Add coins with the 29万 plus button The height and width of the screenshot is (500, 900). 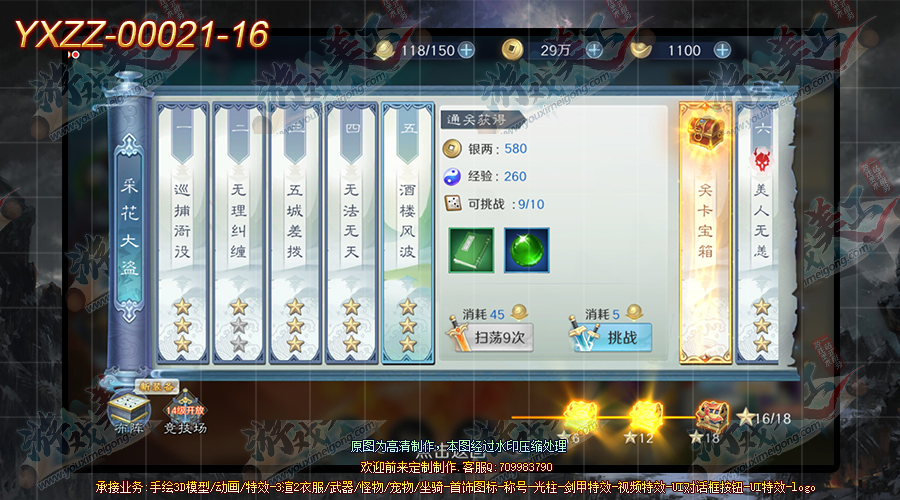594,50
